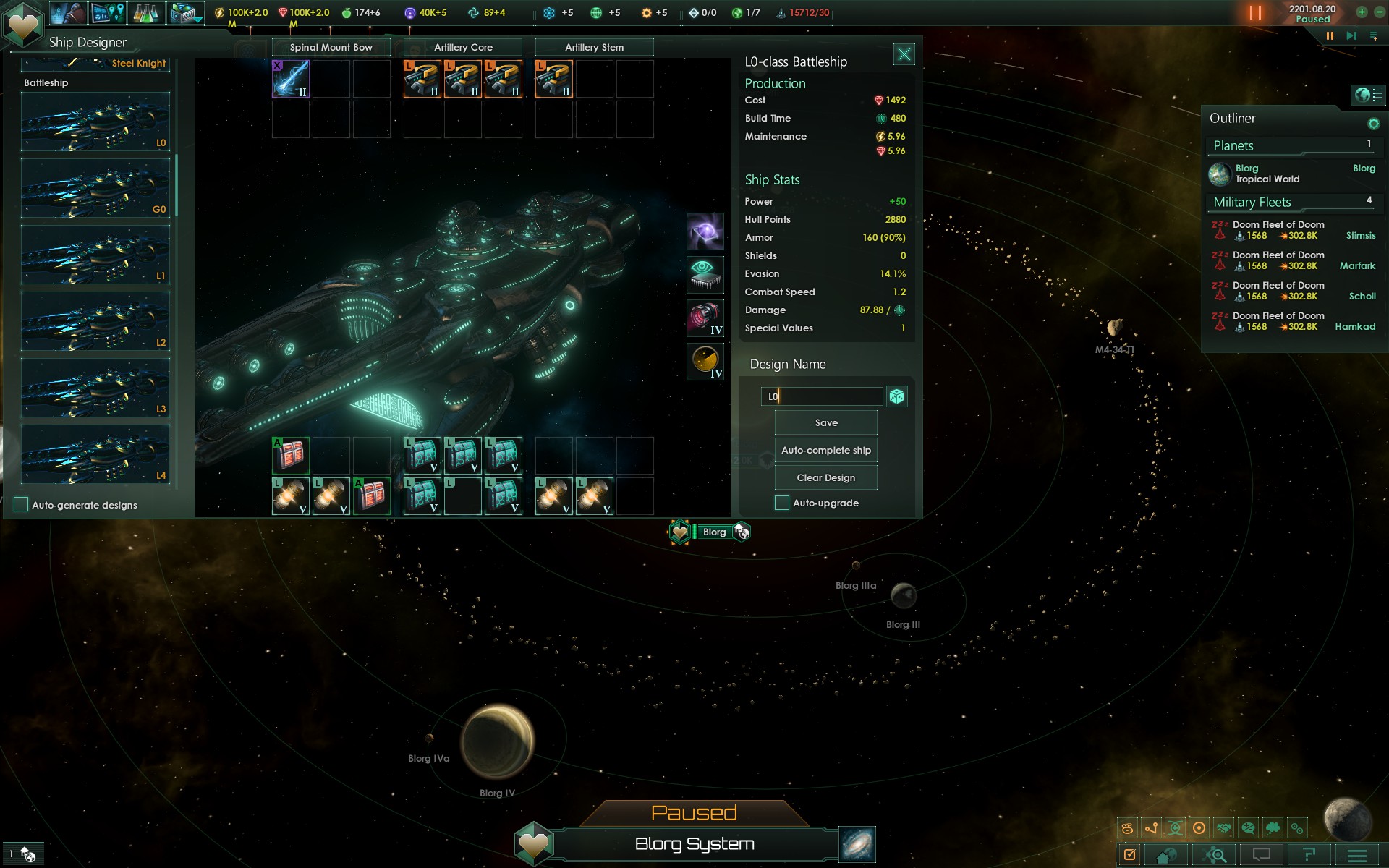Open the galaxy map view button

[x=857, y=844]
